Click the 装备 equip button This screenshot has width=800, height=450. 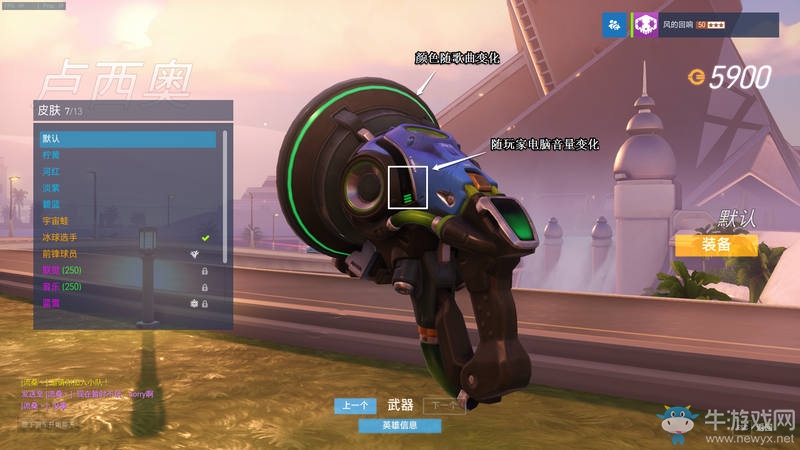pos(715,245)
